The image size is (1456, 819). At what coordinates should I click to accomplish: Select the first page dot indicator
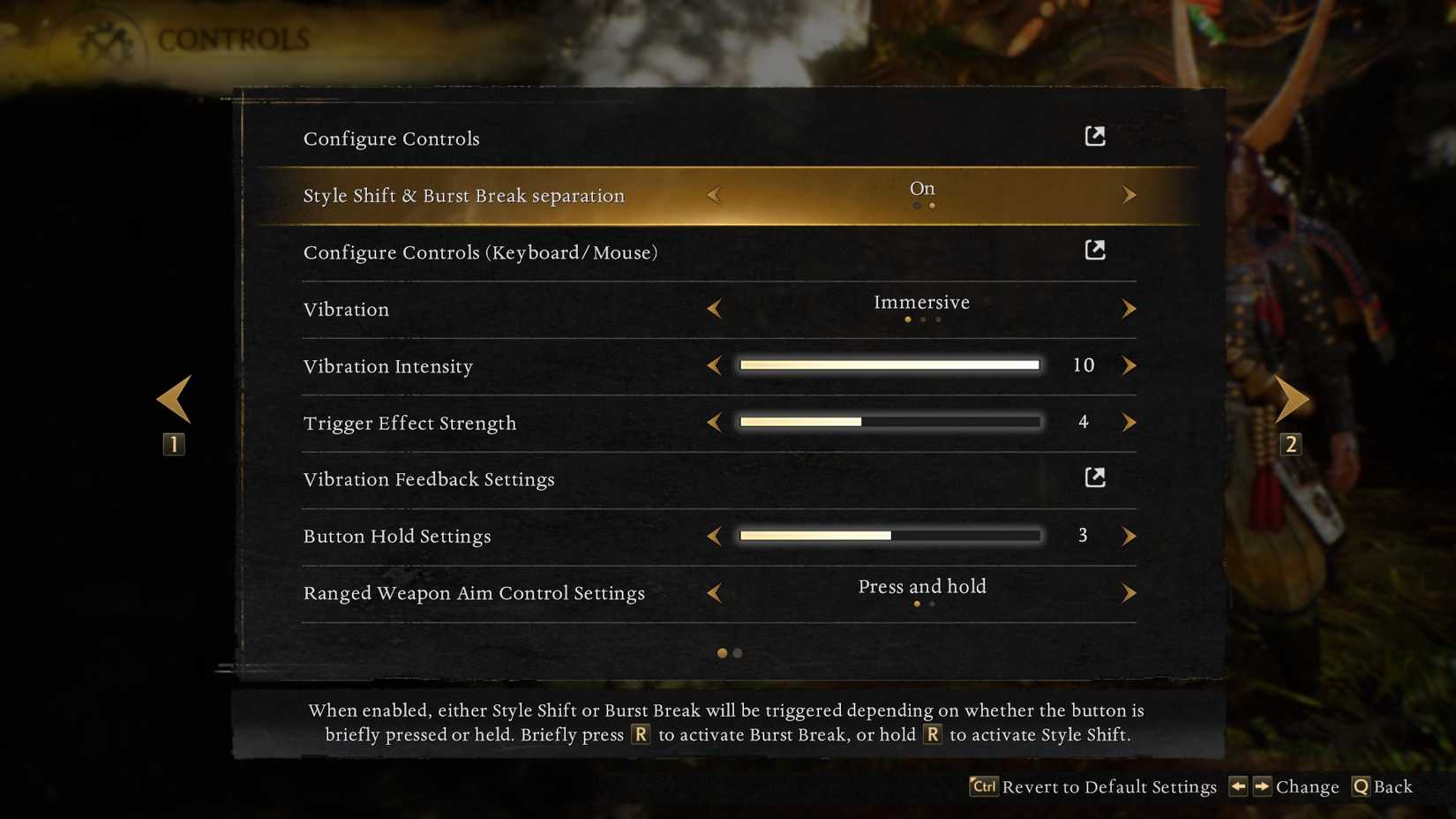[722, 653]
